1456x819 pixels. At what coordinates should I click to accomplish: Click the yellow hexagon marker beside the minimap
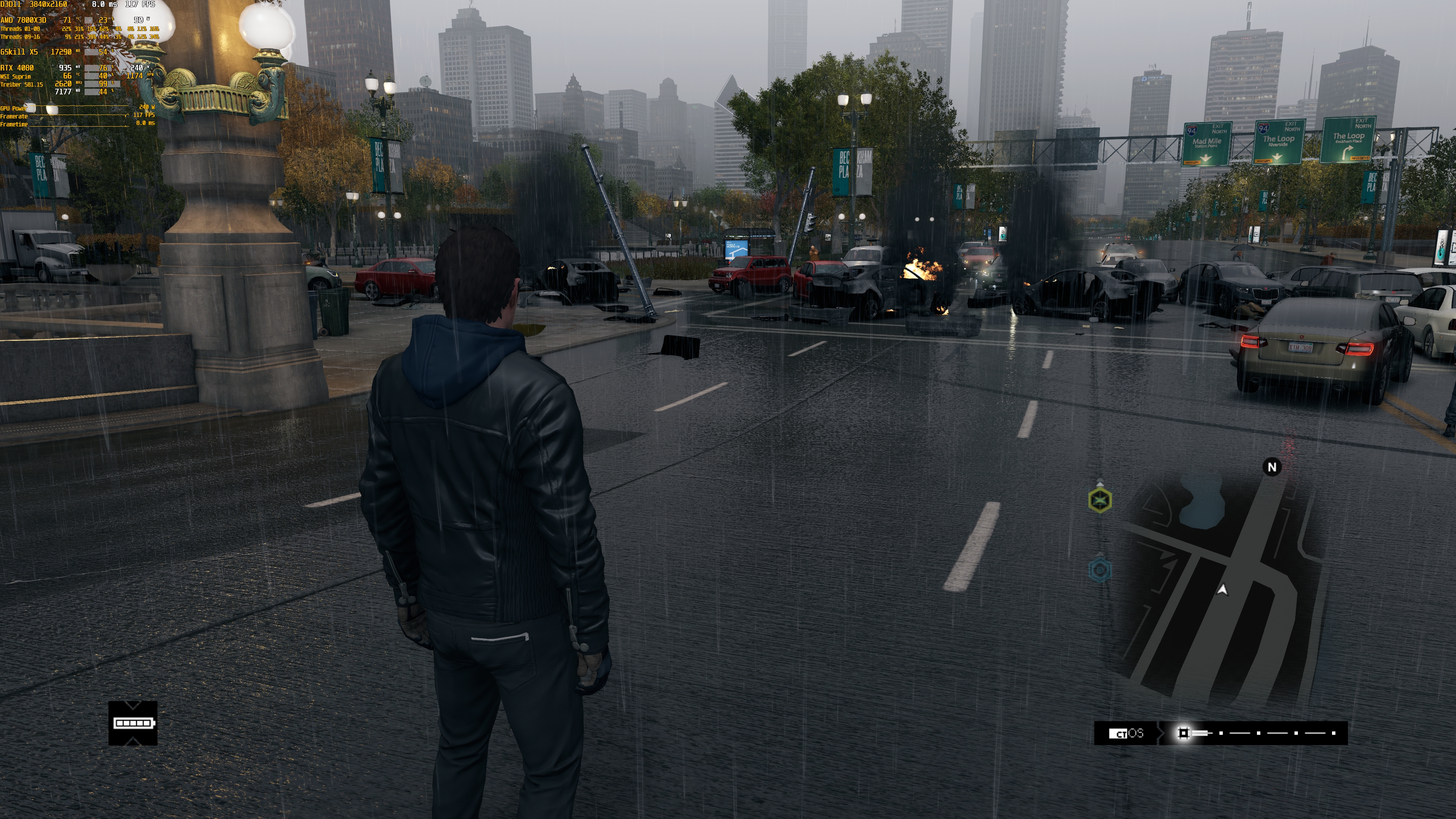(1100, 500)
